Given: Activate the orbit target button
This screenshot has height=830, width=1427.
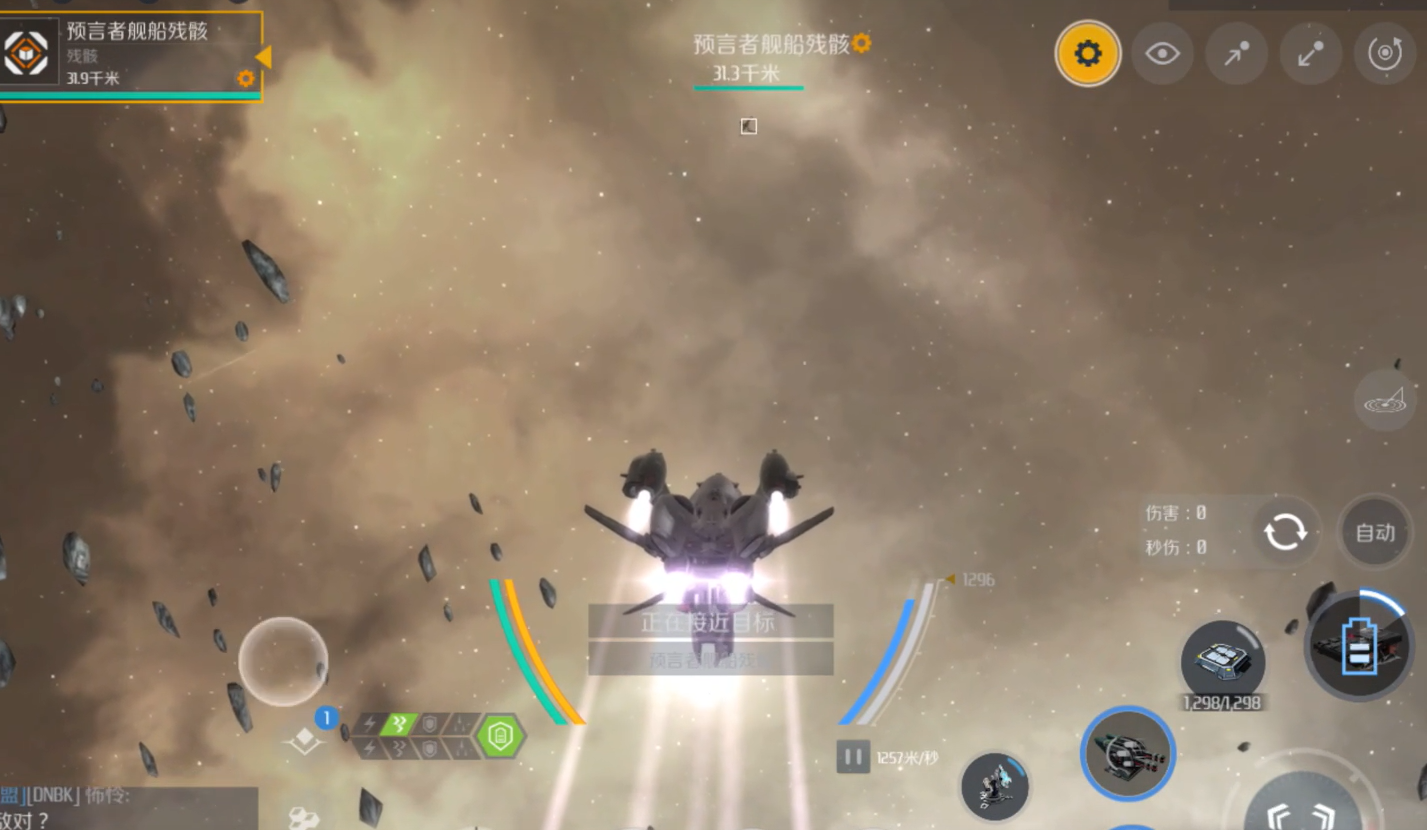Looking at the screenshot, I should tap(1384, 53).
